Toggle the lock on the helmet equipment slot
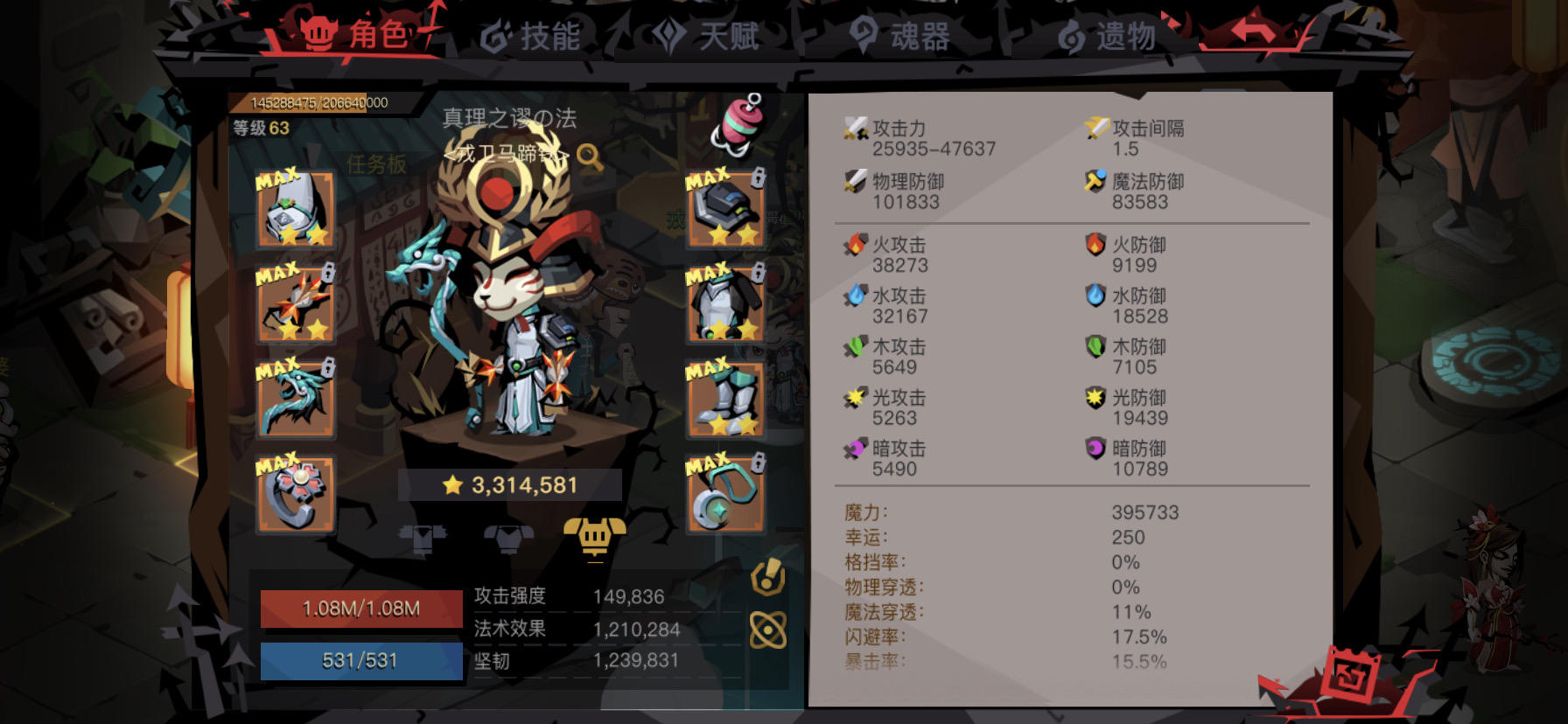Screen dimensions: 1568x724 [x=756, y=175]
